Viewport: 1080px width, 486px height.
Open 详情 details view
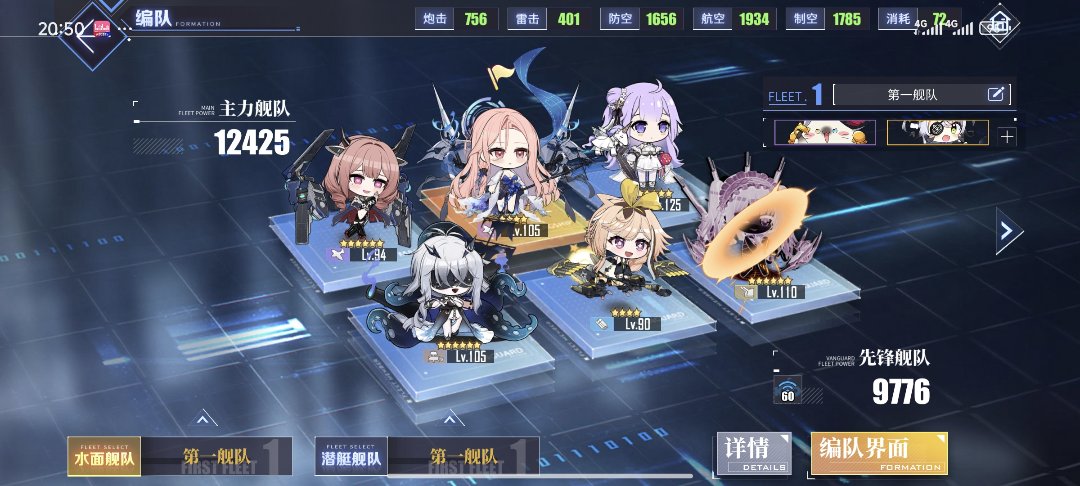754,455
